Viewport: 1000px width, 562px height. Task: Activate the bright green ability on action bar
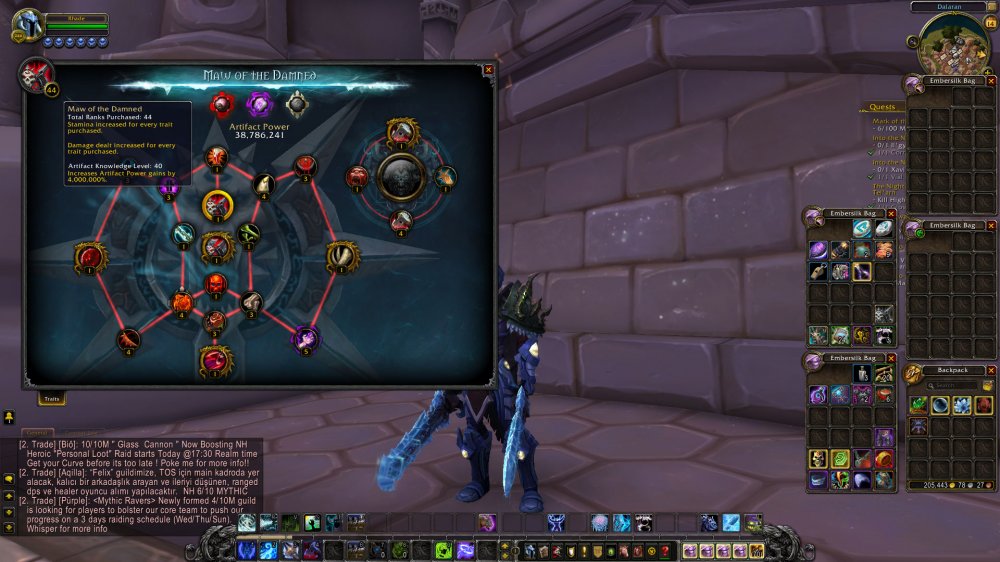443,550
